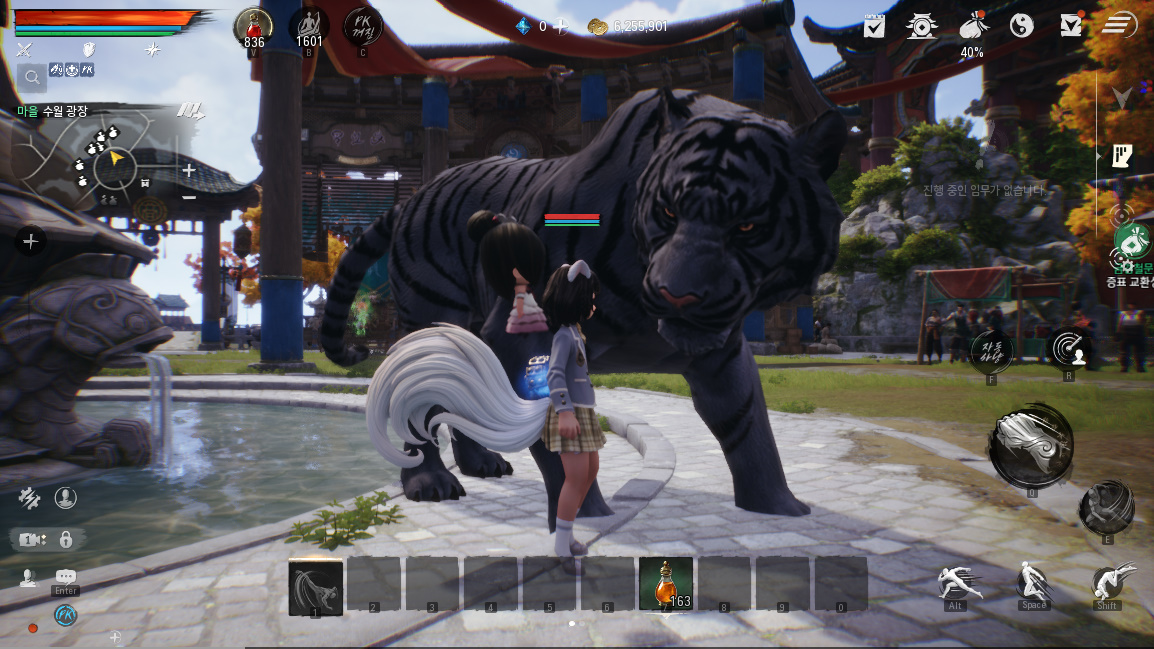Use the red potion quick slot with 836
Image resolution: width=1154 pixels, height=649 pixels.
(x=254, y=26)
